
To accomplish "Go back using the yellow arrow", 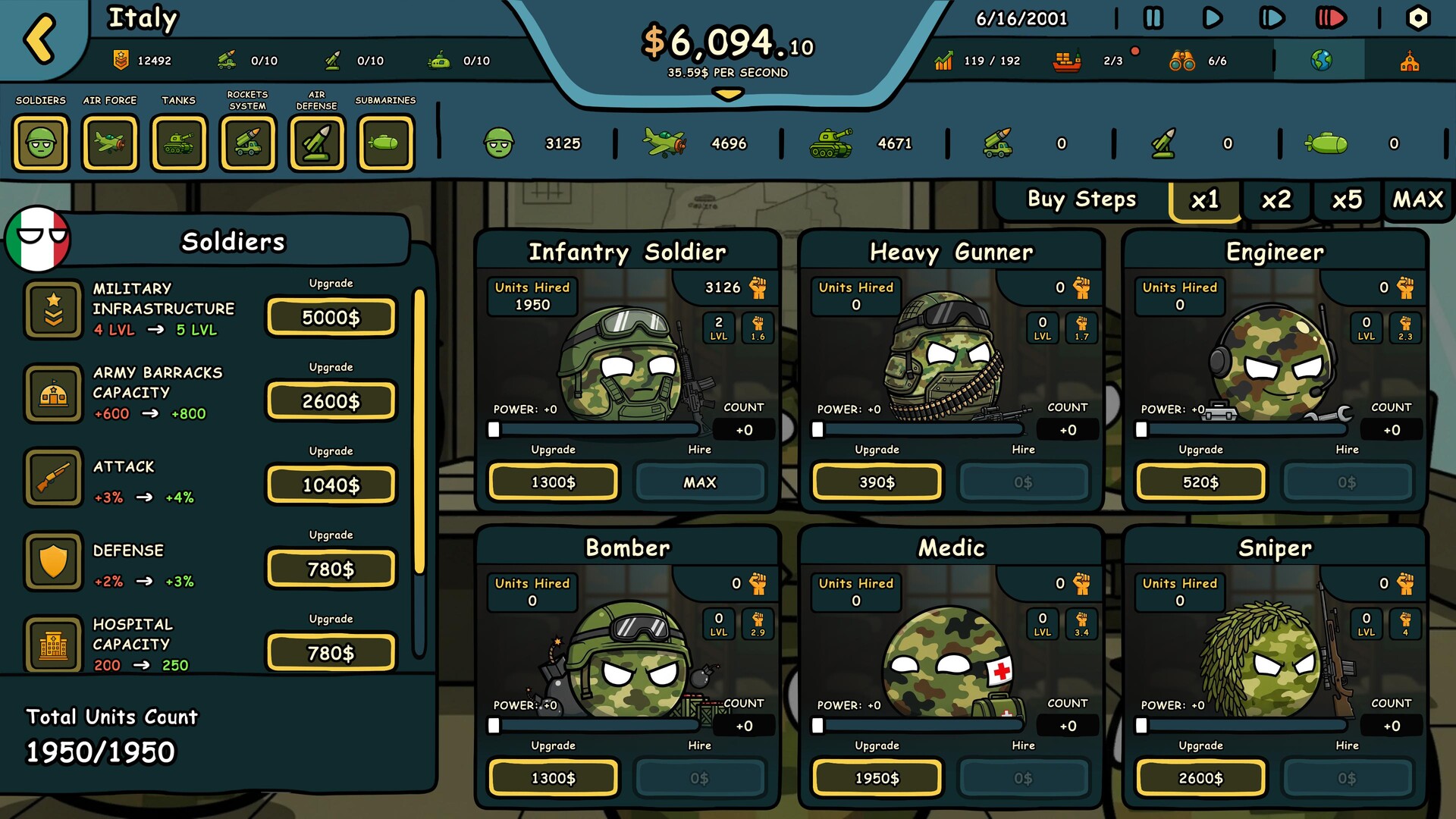I will [x=40, y=38].
